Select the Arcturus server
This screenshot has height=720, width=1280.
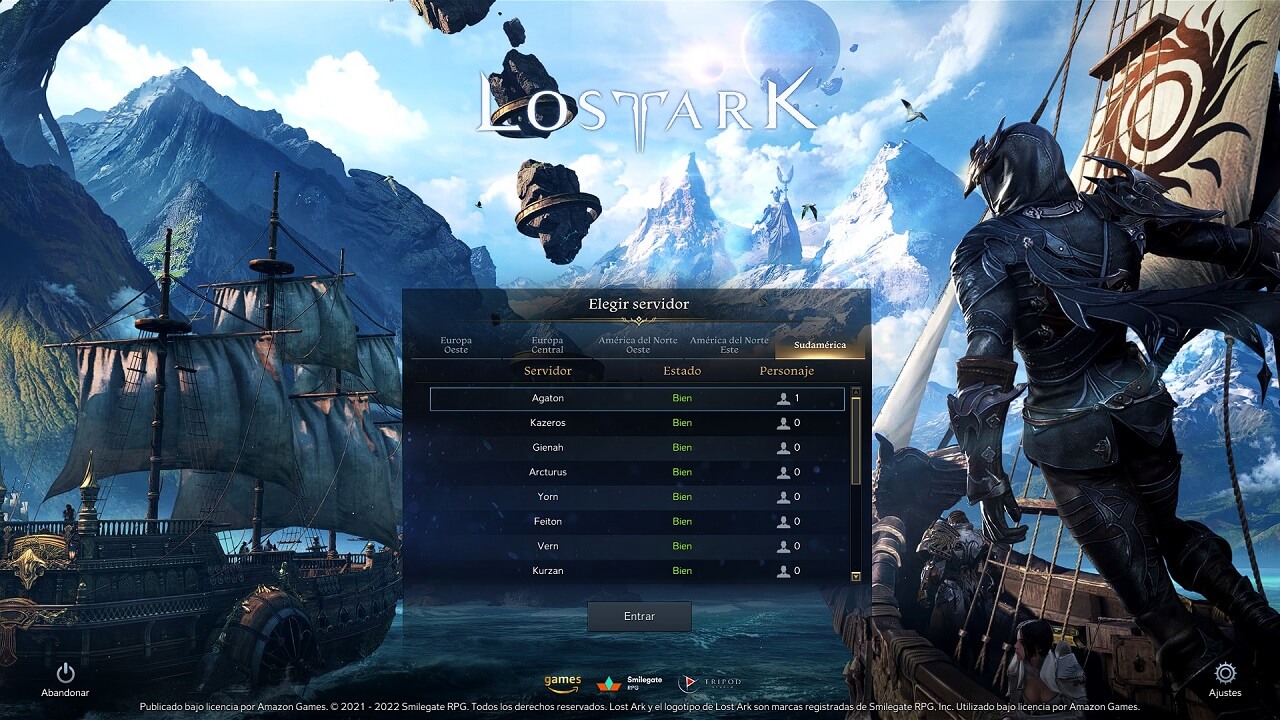coord(637,472)
